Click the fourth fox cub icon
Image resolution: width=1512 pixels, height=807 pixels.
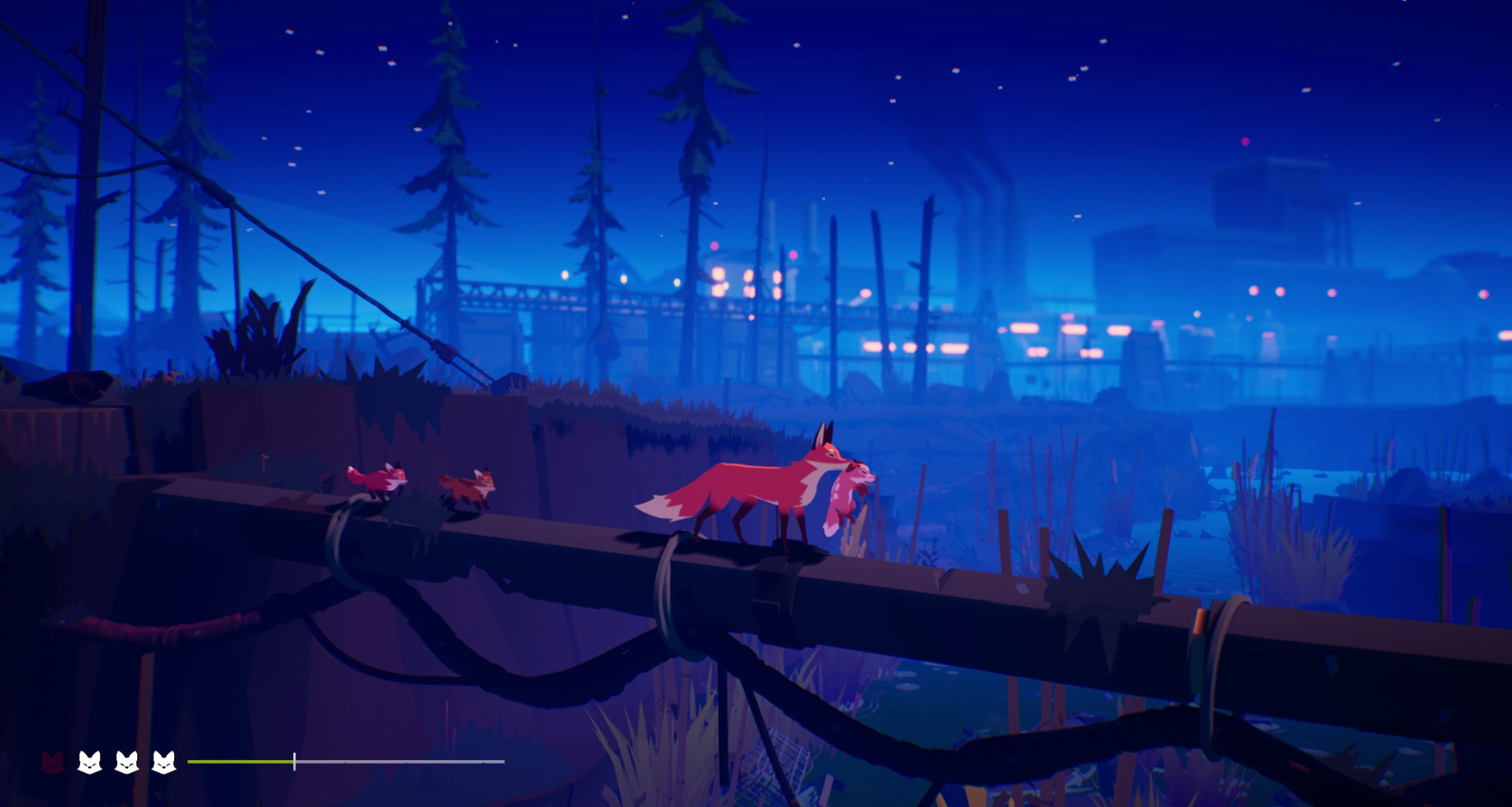coord(163,762)
